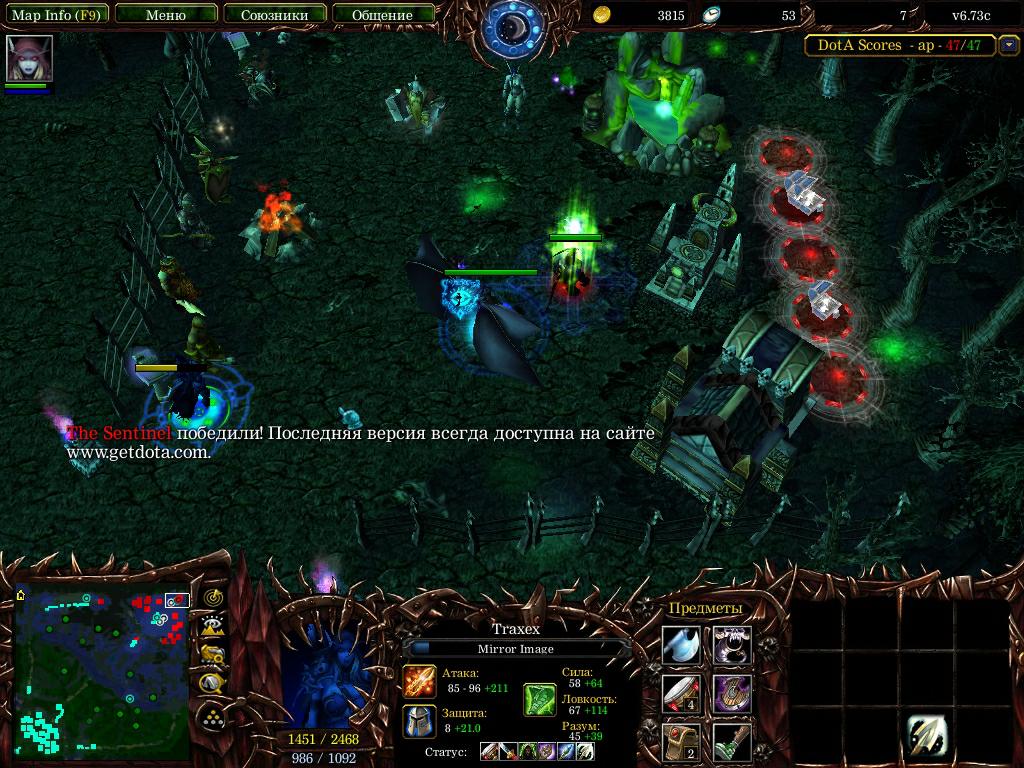Open the Союзники allies menu
Screen dimensions: 1024x768
[x=274, y=15]
